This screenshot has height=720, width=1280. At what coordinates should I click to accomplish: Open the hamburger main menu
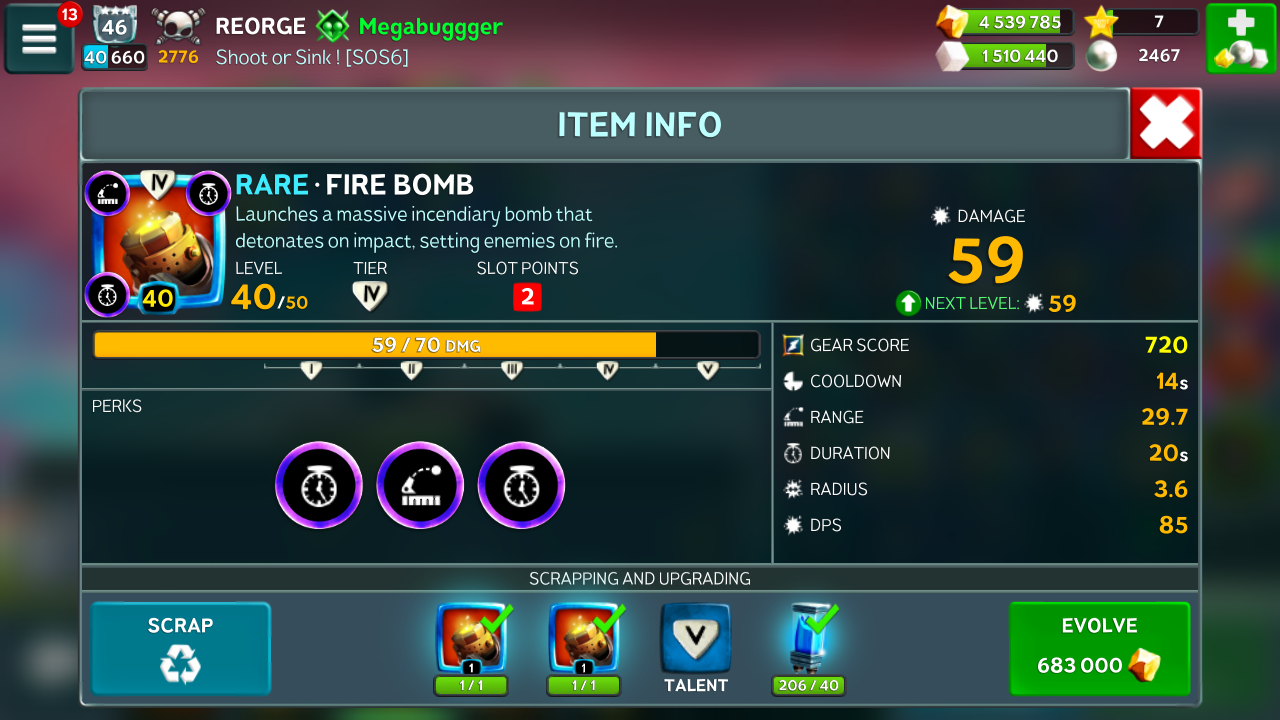coord(39,39)
